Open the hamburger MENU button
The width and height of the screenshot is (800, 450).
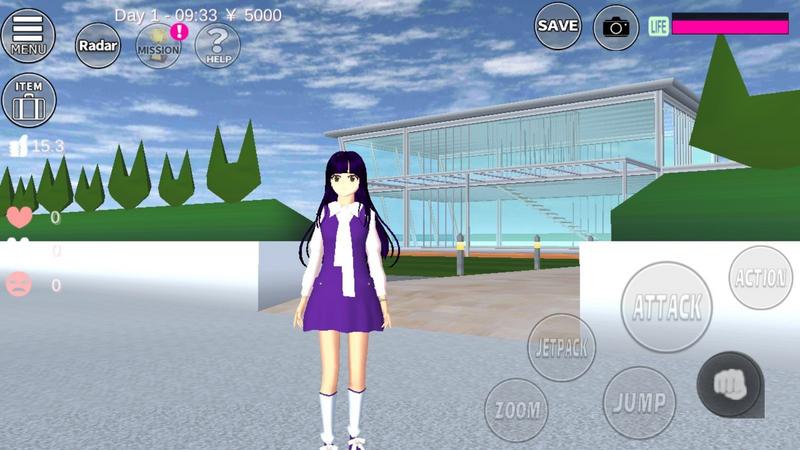[x=28, y=35]
